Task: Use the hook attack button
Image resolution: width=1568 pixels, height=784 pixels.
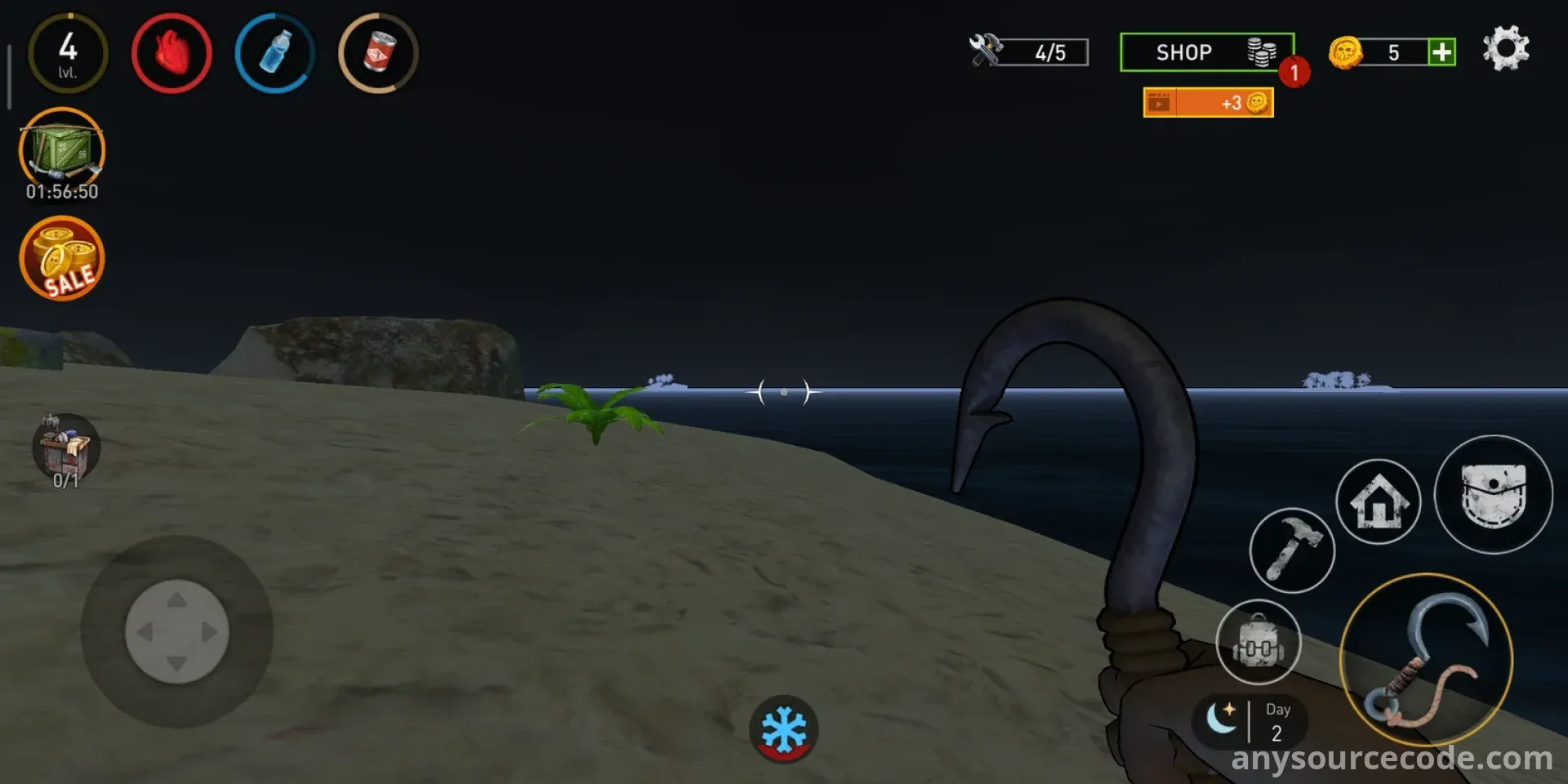Action: pos(1426,660)
